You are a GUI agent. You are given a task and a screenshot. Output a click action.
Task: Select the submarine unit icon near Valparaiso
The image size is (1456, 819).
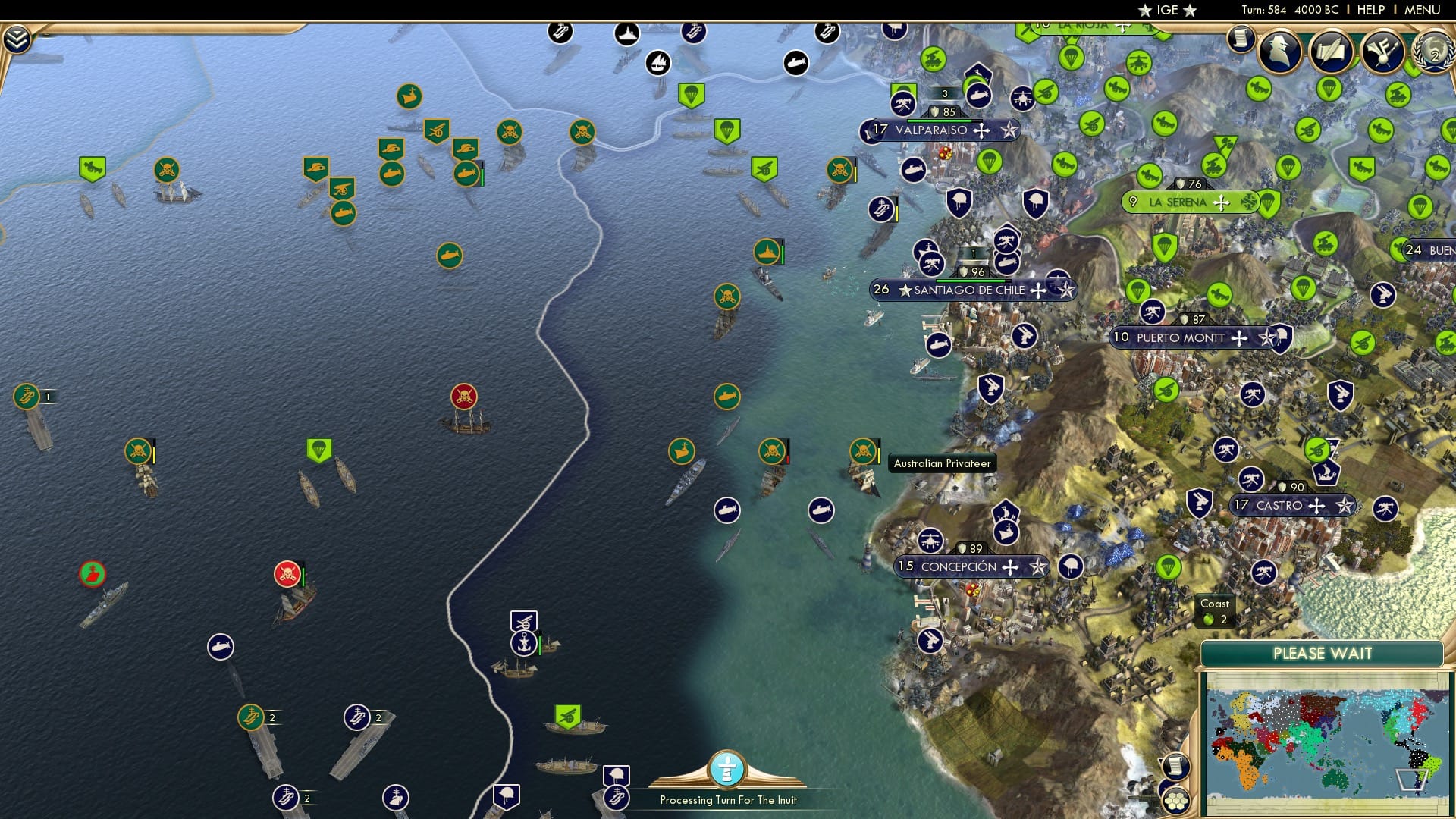pyautogui.click(x=912, y=169)
